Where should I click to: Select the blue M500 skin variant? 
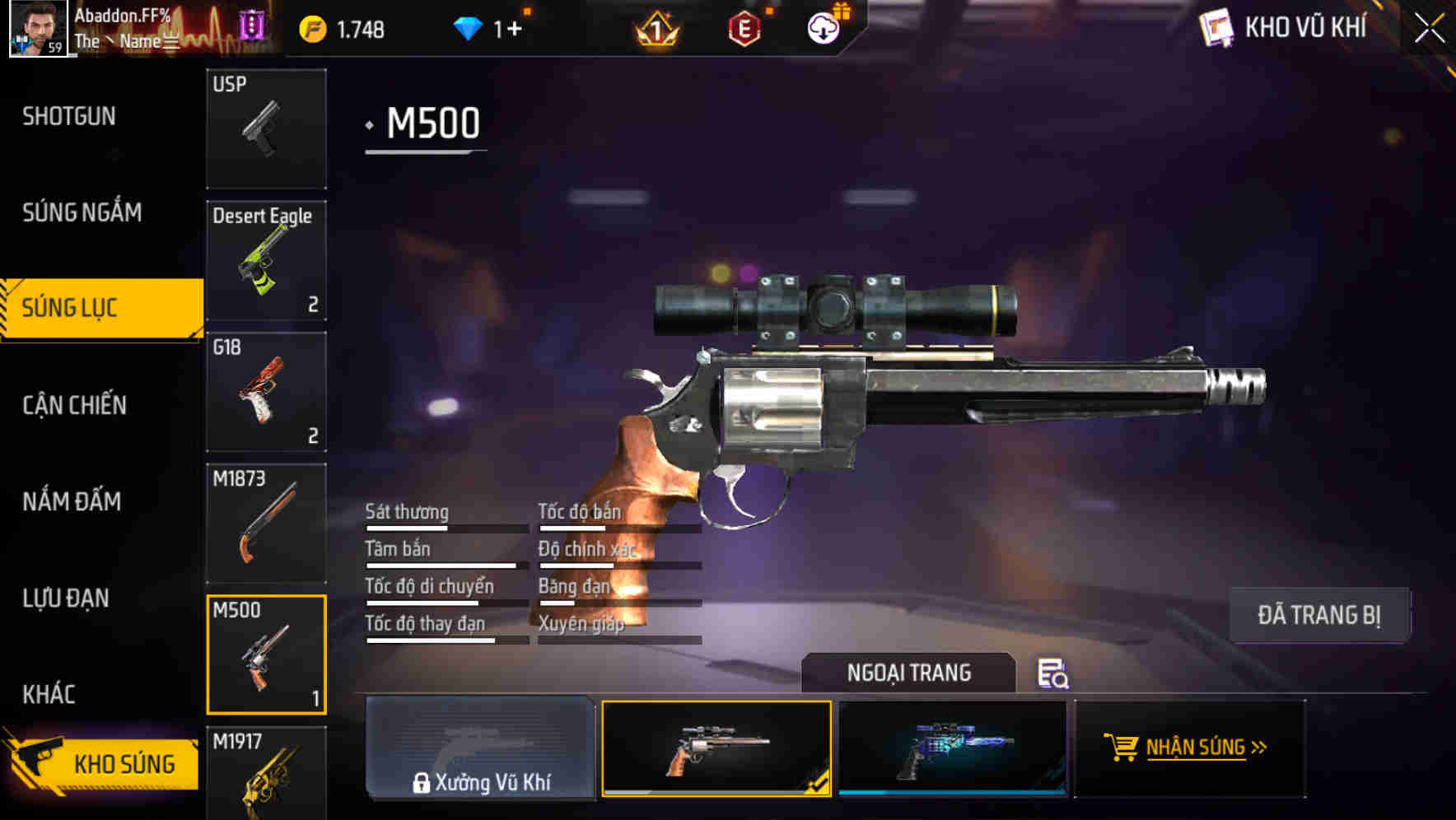tap(953, 747)
